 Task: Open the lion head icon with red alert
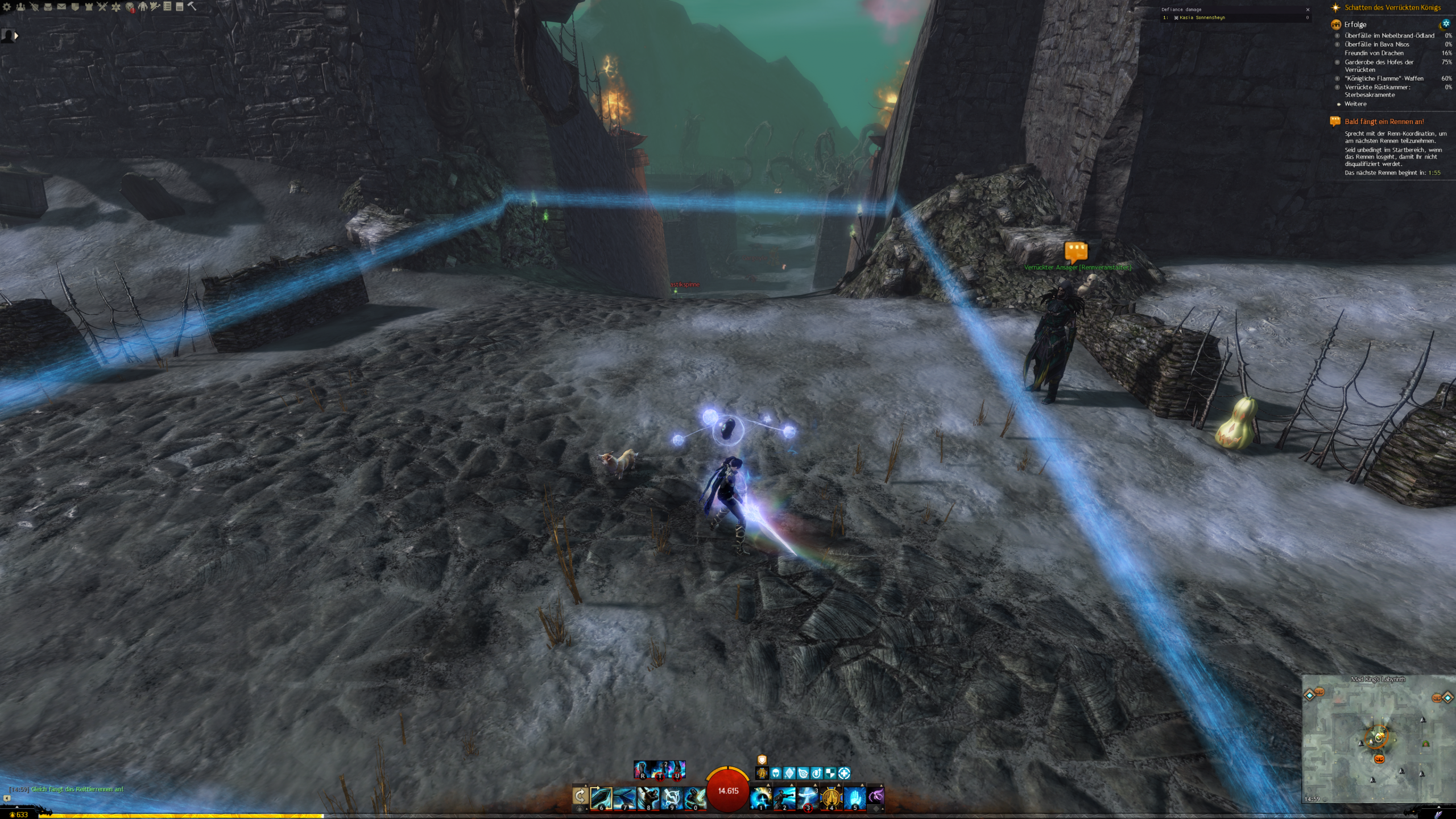tap(130, 7)
